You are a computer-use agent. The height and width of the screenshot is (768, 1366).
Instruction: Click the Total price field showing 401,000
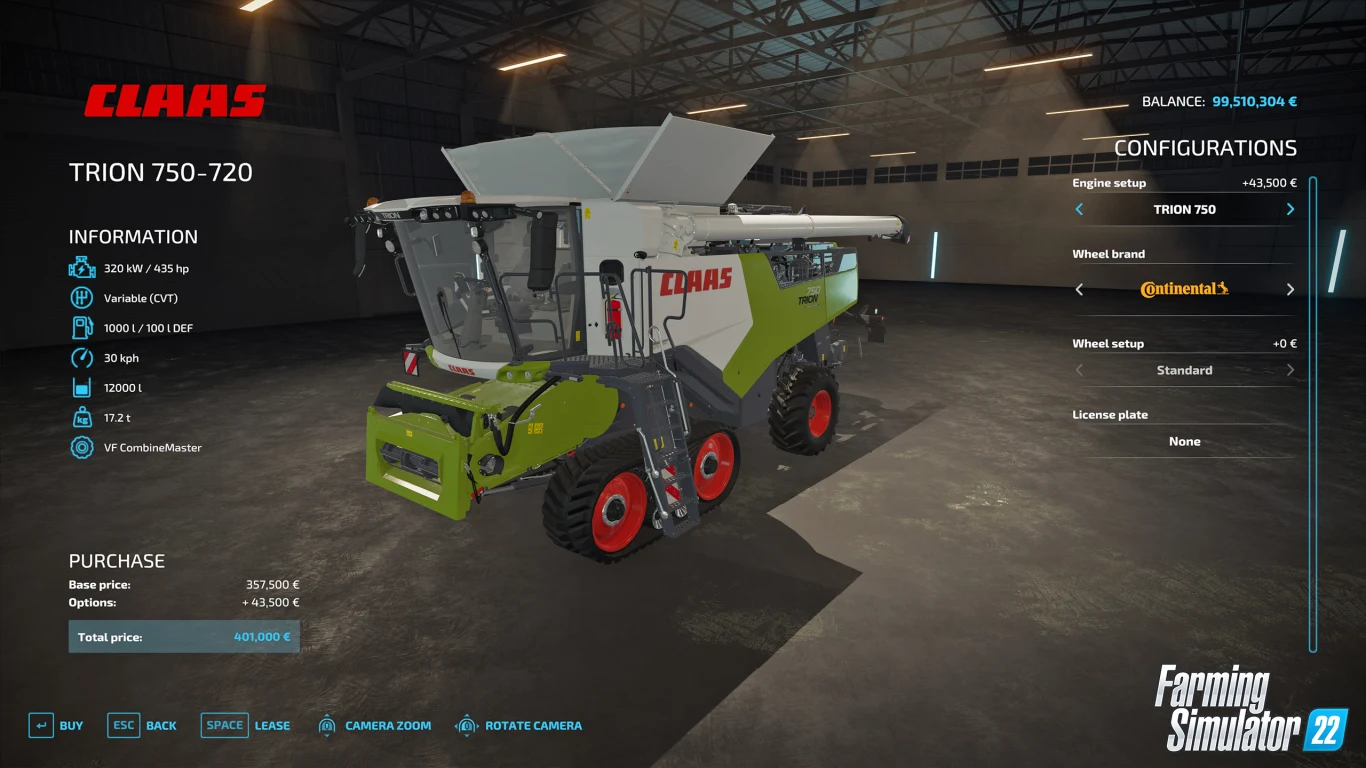[183, 636]
